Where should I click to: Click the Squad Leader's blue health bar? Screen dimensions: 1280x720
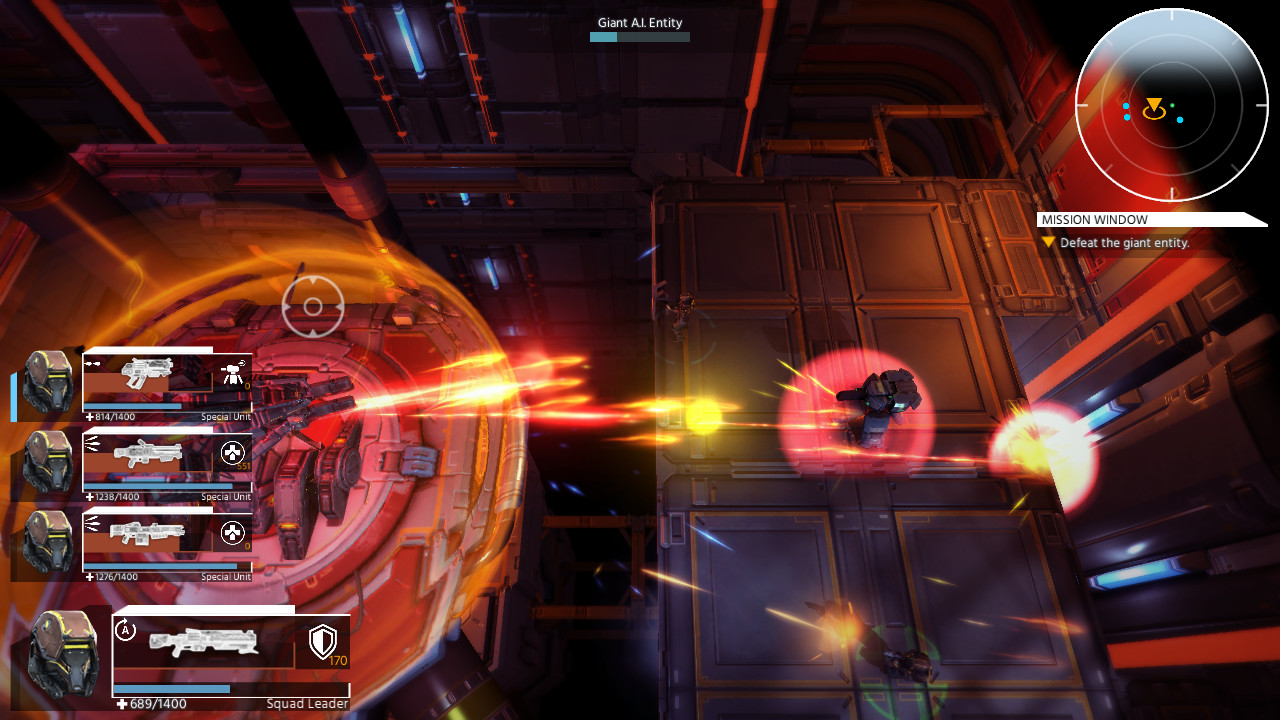(x=230, y=690)
